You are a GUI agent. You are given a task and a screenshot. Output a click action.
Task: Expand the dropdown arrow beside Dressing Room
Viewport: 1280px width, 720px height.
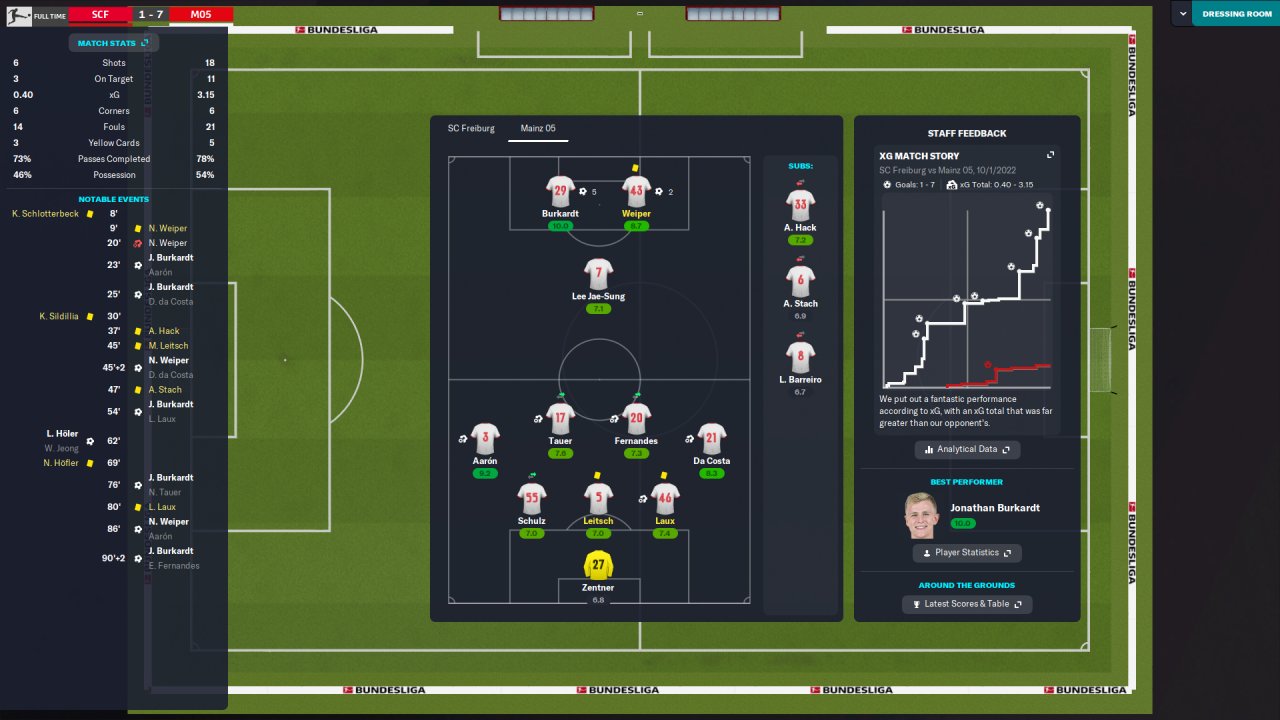coord(1184,14)
